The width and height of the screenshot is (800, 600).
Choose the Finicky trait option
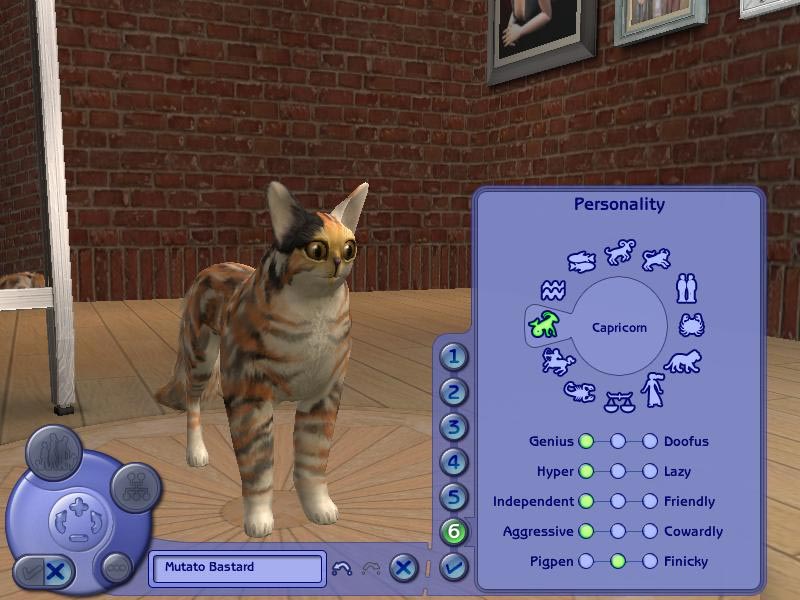pos(650,561)
